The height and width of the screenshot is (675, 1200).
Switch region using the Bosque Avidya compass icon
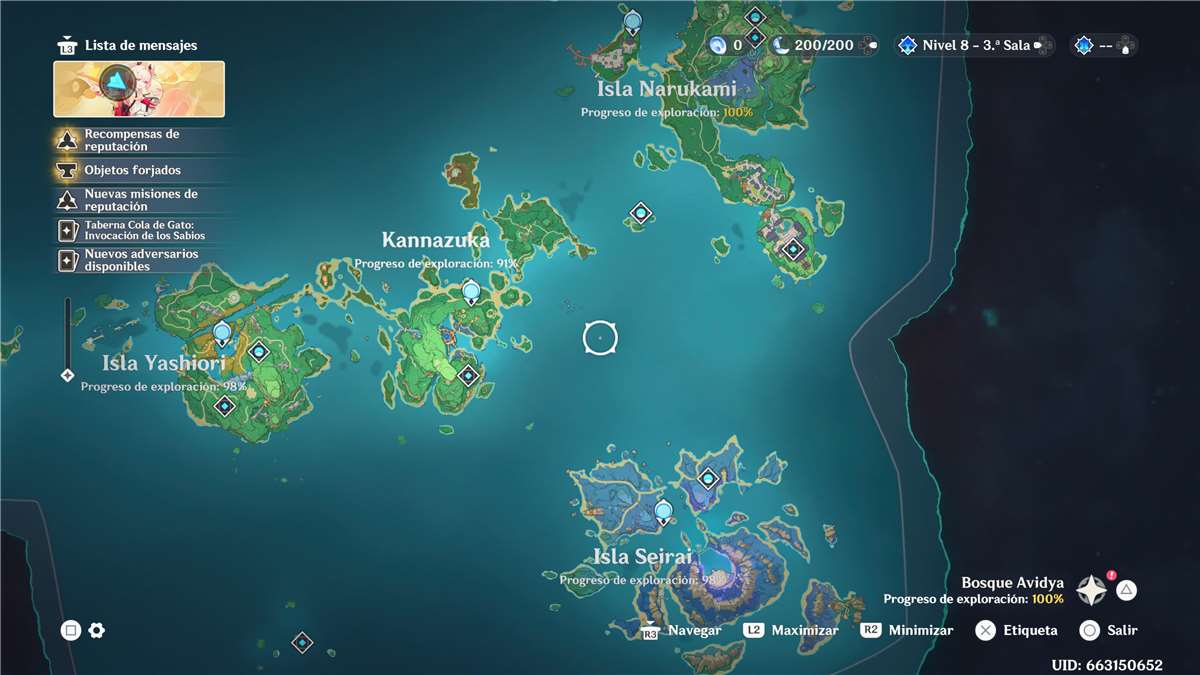pyautogui.click(x=1090, y=590)
